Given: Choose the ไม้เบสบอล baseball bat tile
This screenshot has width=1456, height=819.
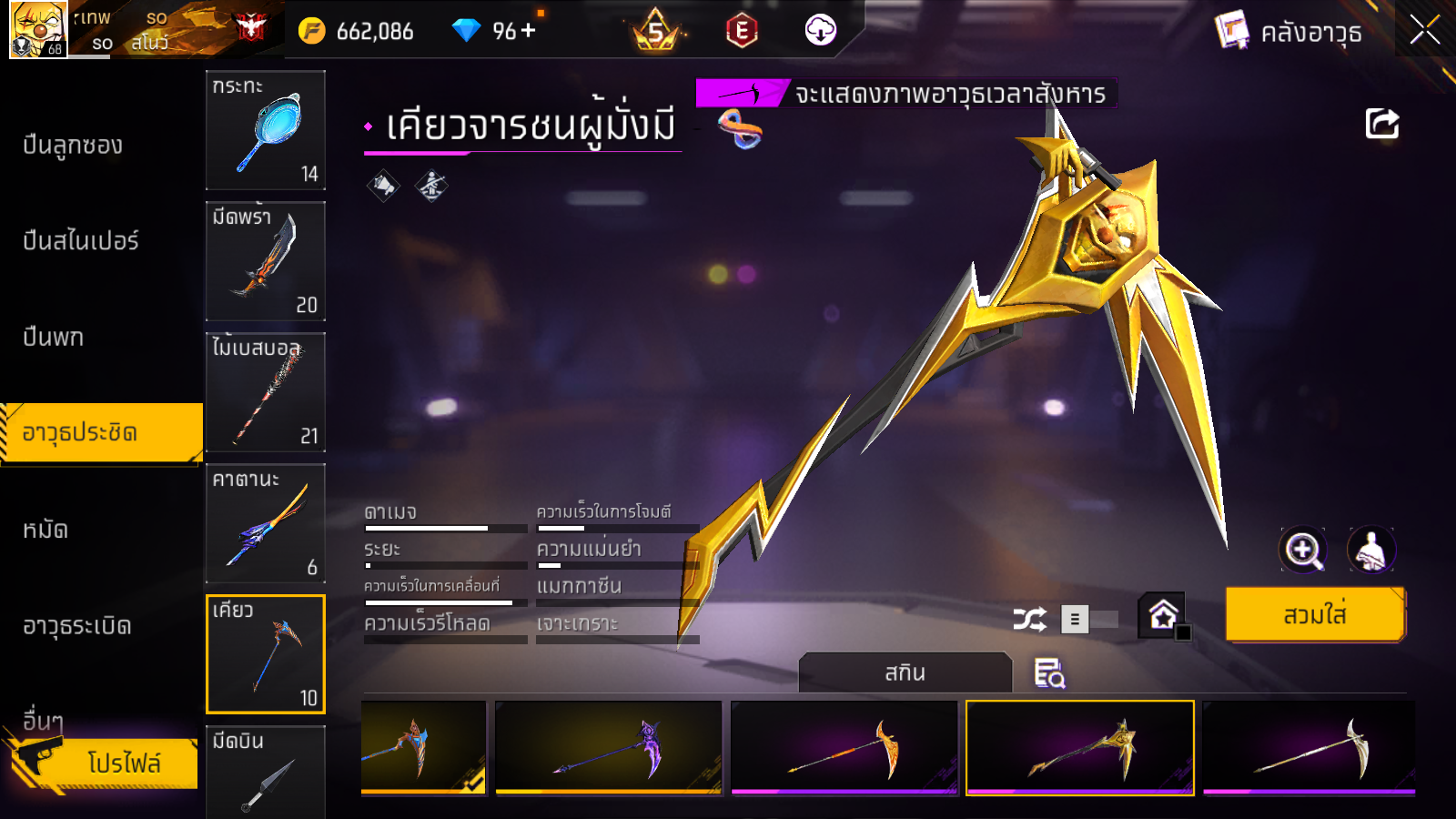Looking at the screenshot, I should coord(266,392).
